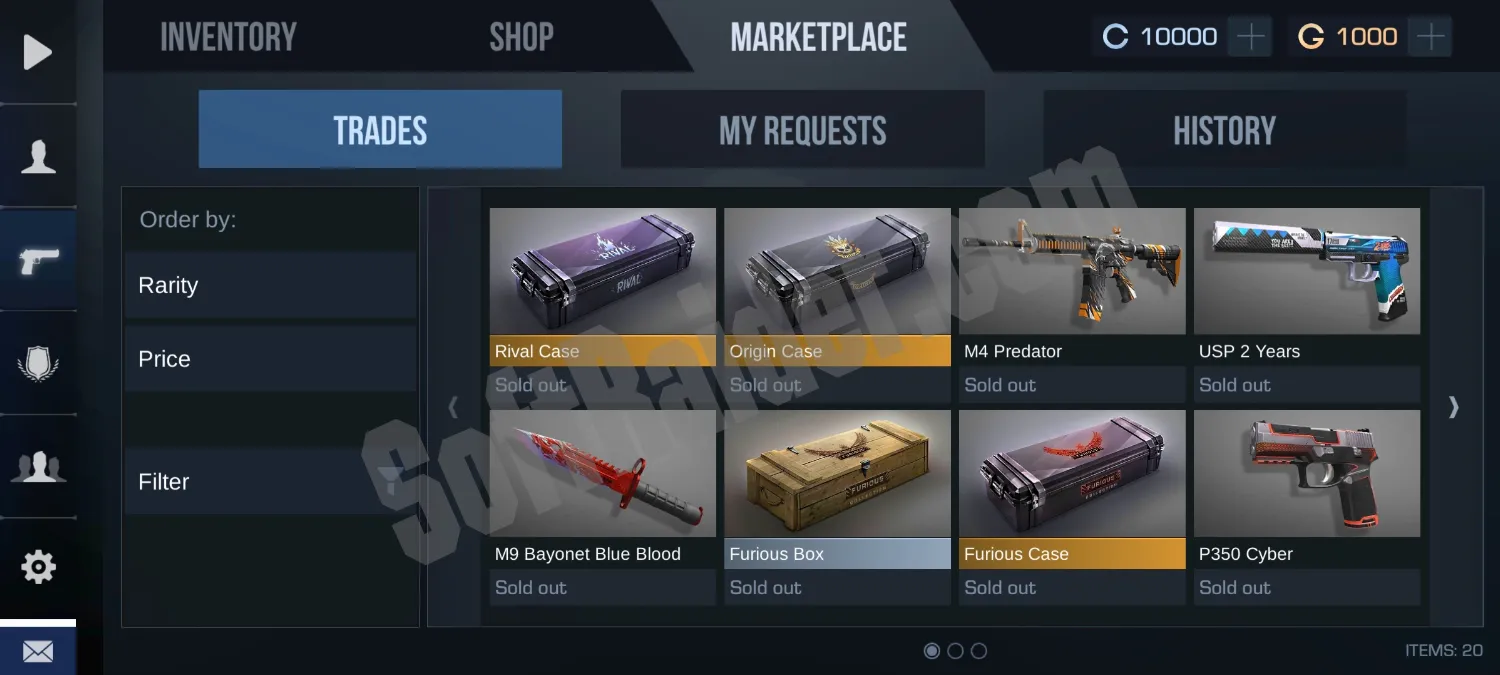Viewport: 1500px width, 675px height.
Task: Sort the trades by Price
Action: 269,359
